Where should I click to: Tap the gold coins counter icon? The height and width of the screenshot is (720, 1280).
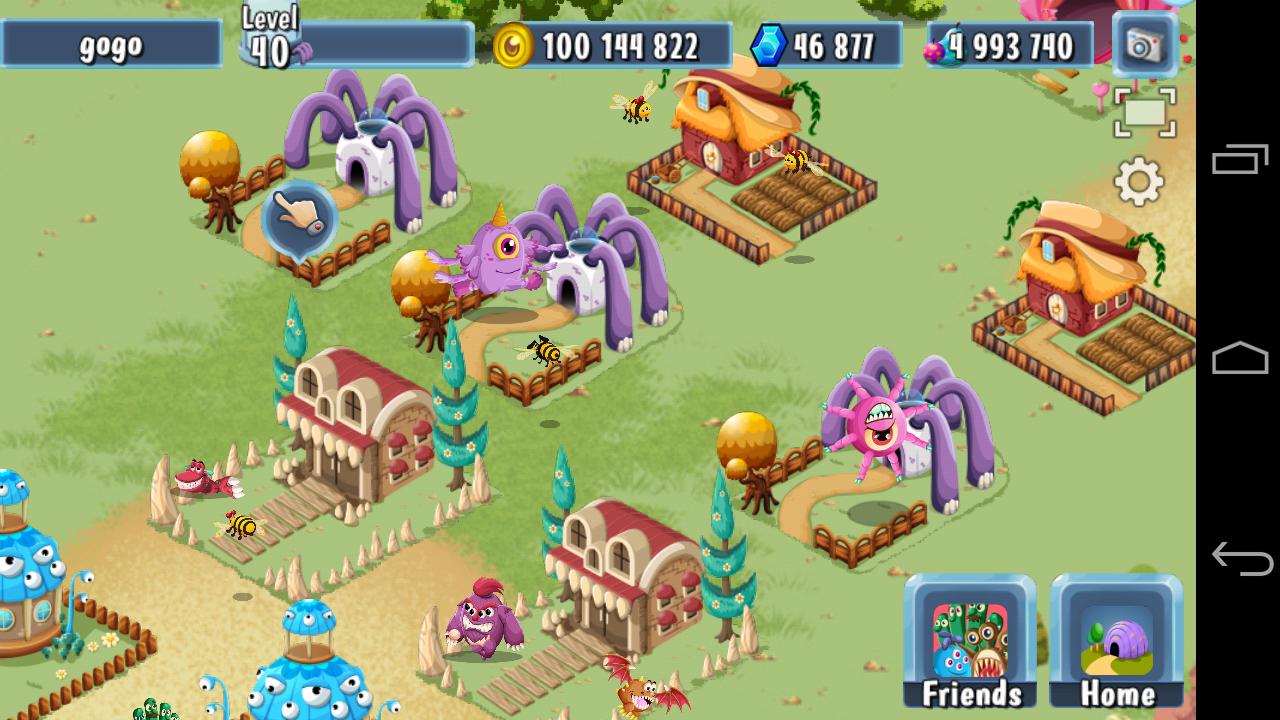point(515,45)
